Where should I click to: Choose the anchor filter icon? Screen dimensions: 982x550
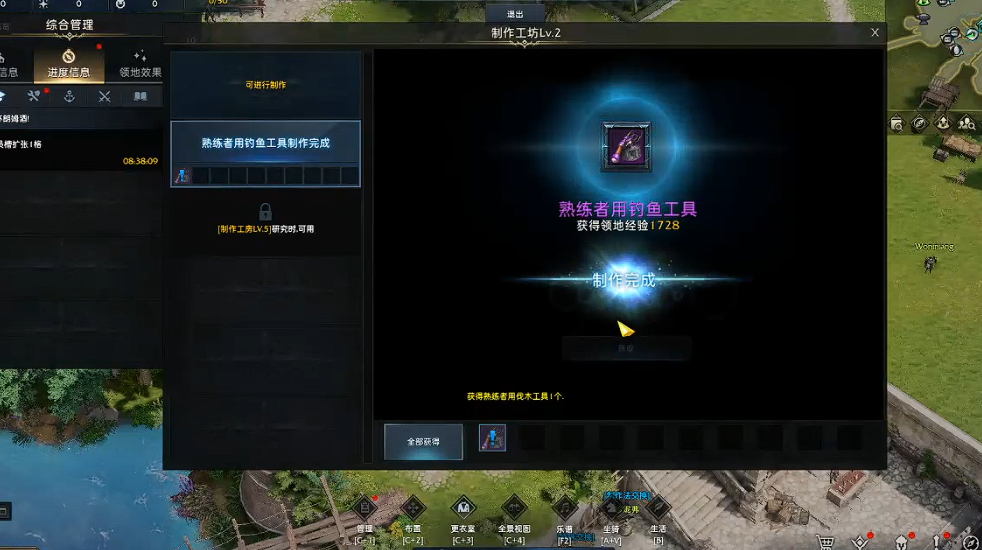tap(69, 97)
